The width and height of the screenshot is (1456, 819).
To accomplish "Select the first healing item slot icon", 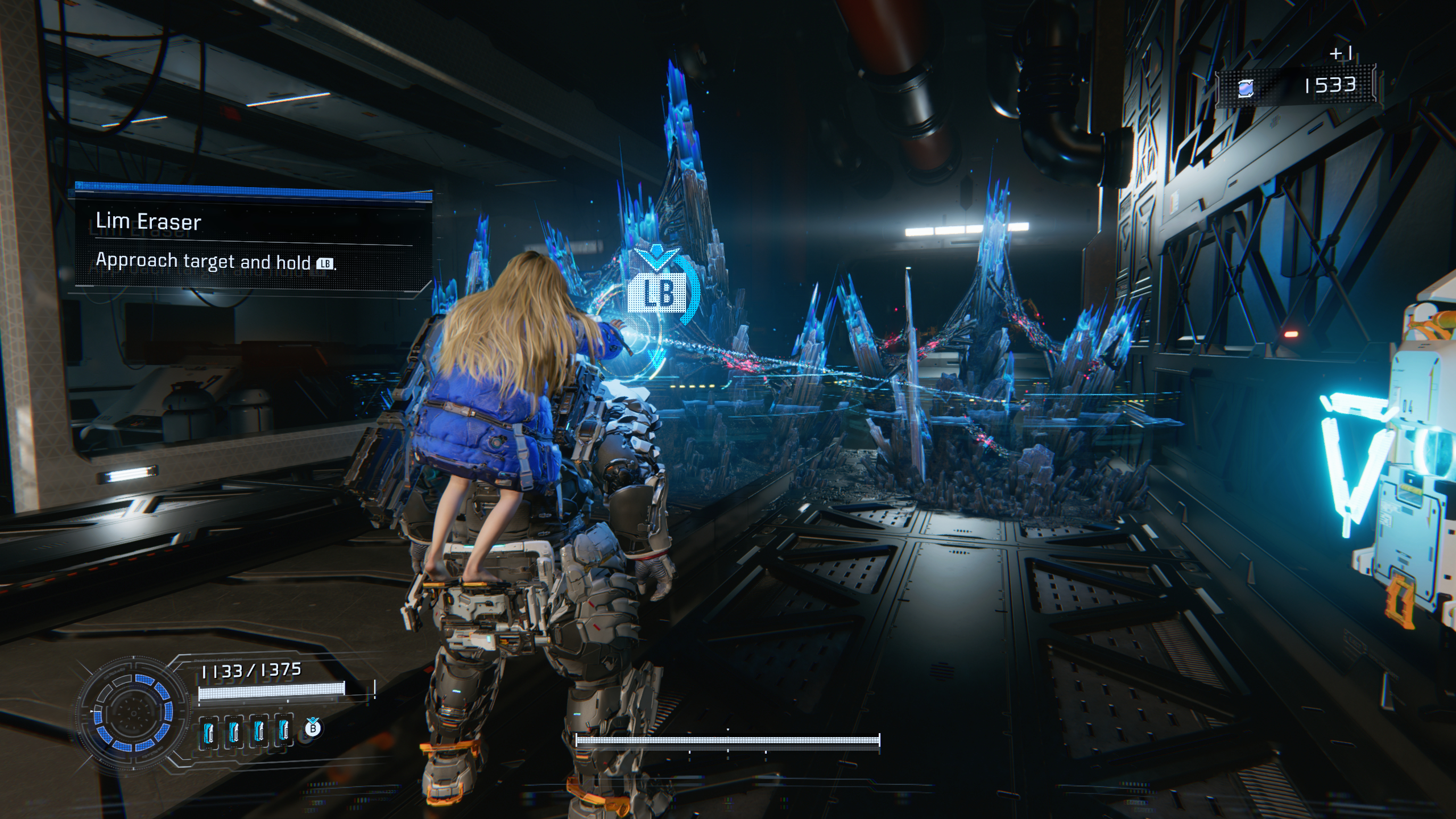I will [209, 734].
